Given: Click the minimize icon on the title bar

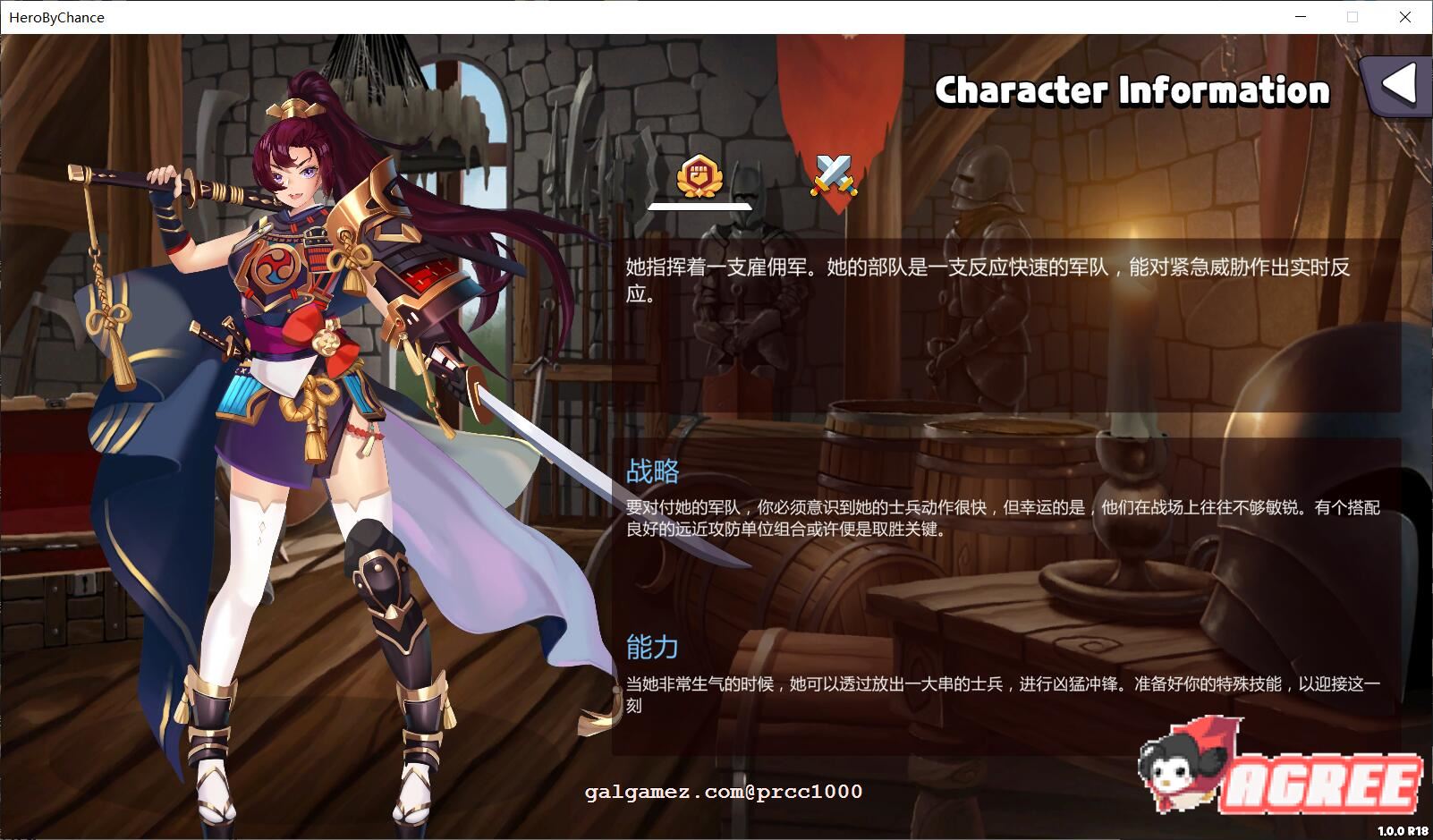Looking at the screenshot, I should click(x=1299, y=17).
